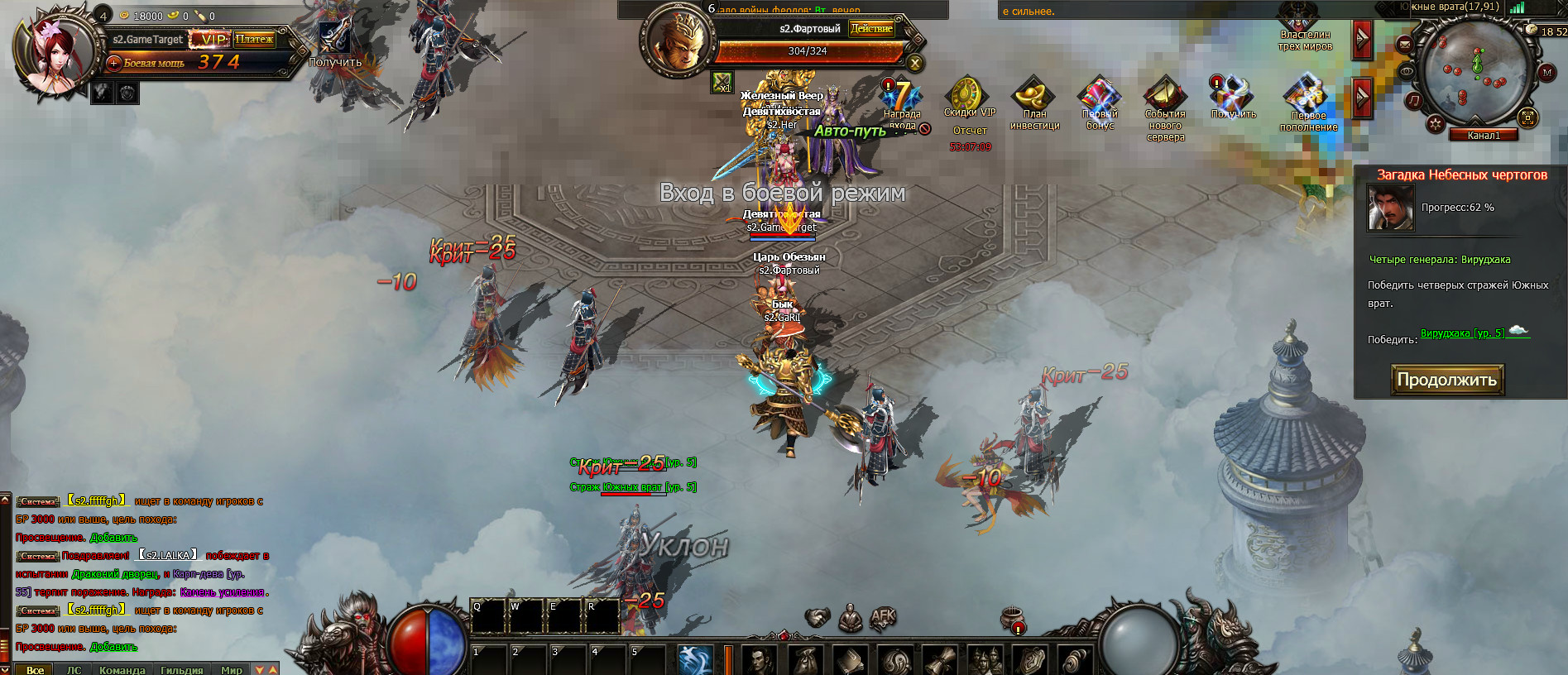Image resolution: width=1568 pixels, height=675 pixels.
Task: Close the s2.Фартовый target frame
Action: point(914,63)
